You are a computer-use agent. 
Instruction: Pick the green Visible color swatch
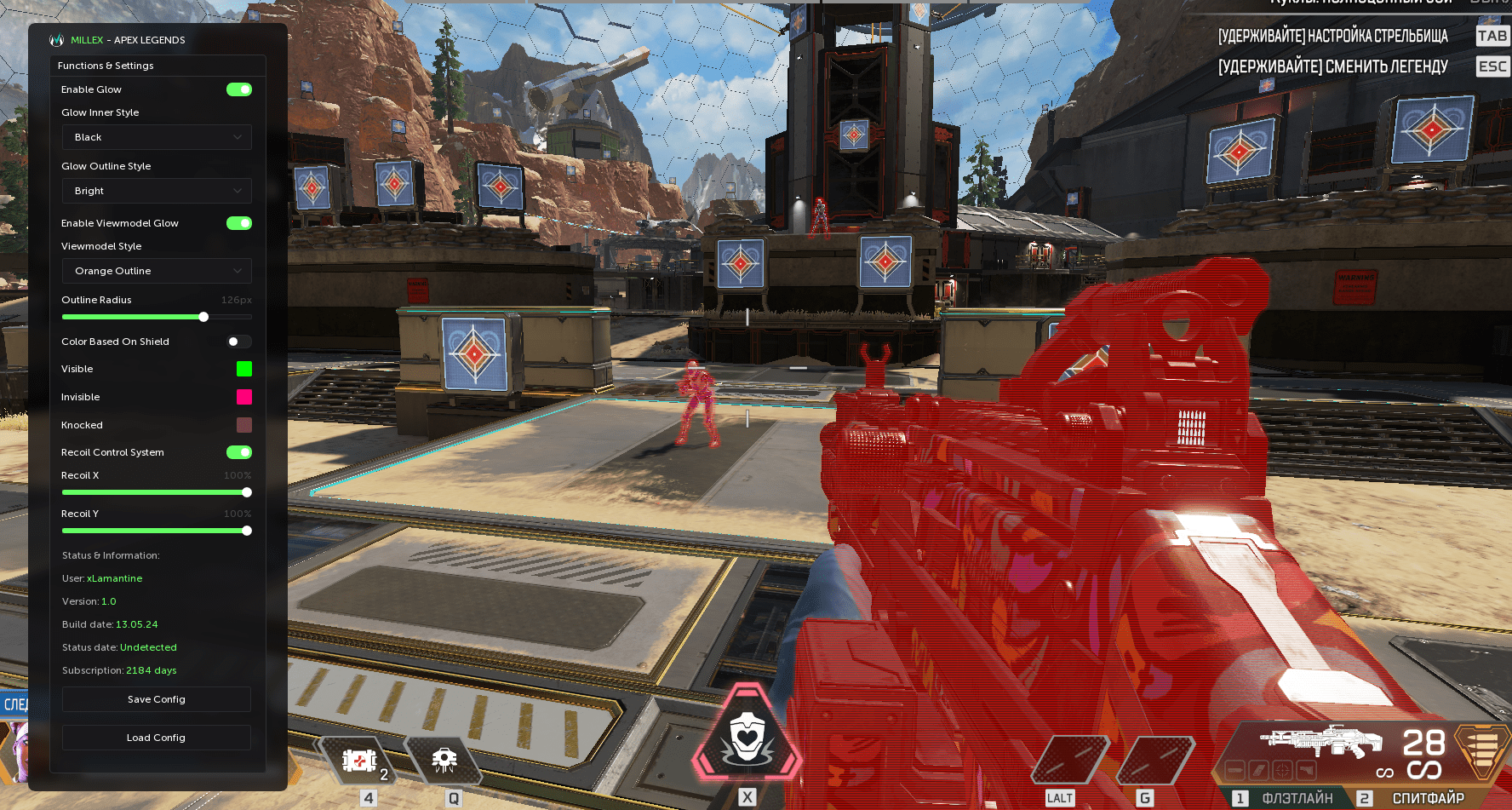click(x=244, y=369)
